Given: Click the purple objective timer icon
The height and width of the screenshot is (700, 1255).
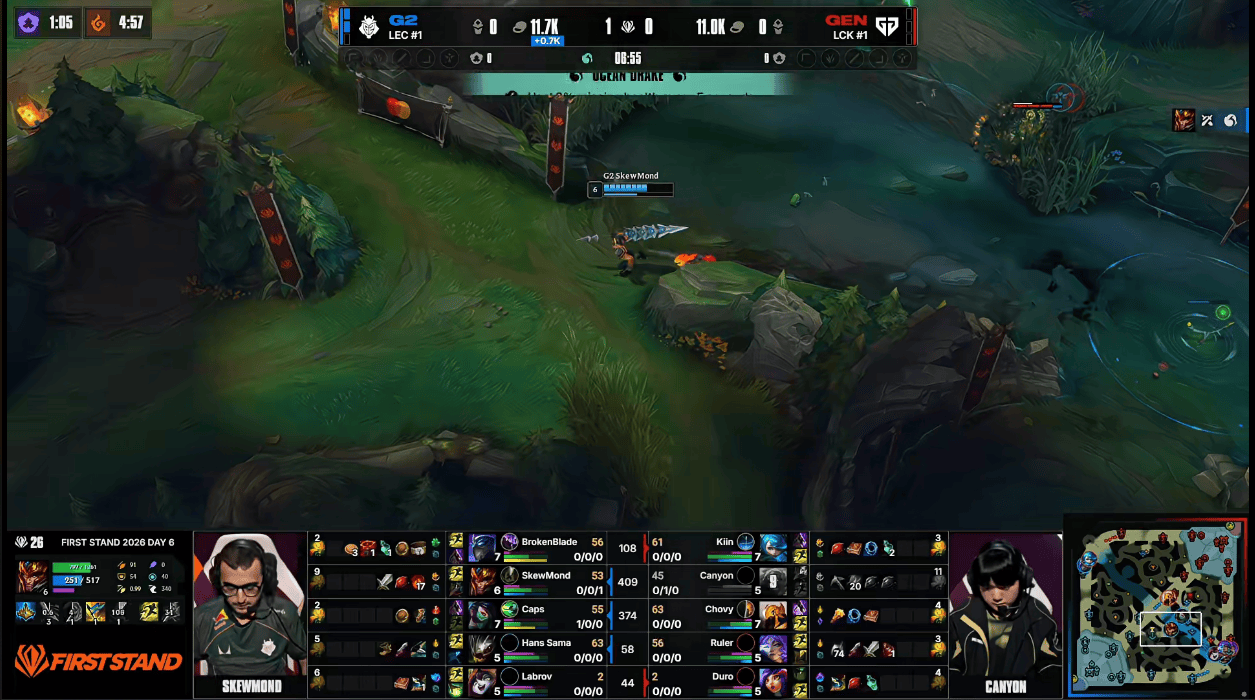Looking at the screenshot, I should coord(28,22).
